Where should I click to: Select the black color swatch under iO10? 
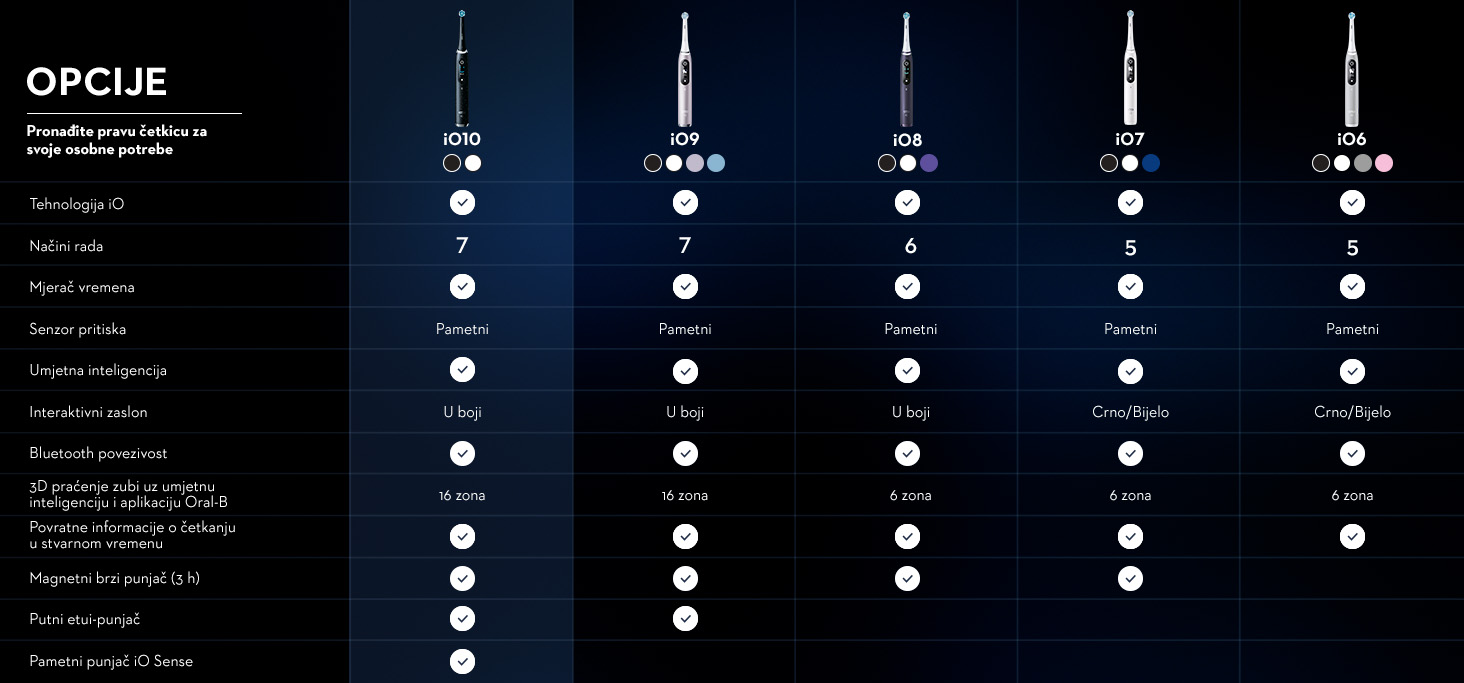click(452, 163)
